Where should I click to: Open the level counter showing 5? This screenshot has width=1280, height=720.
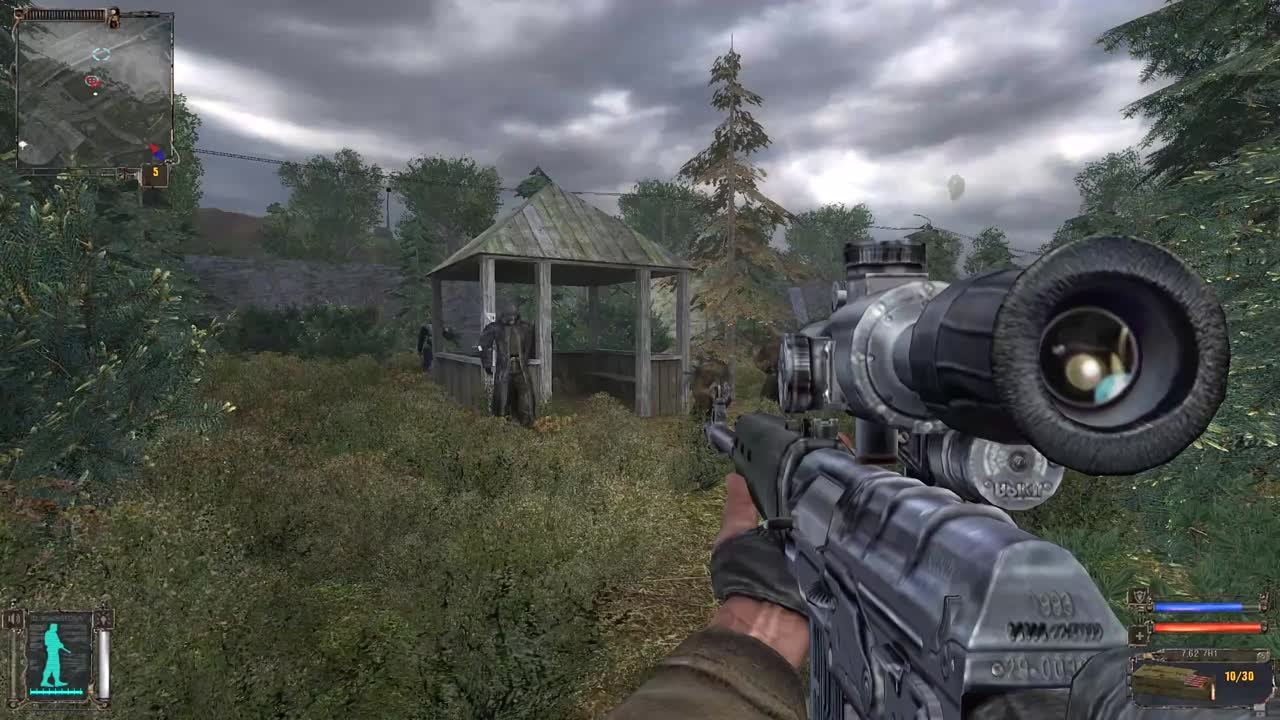point(156,172)
